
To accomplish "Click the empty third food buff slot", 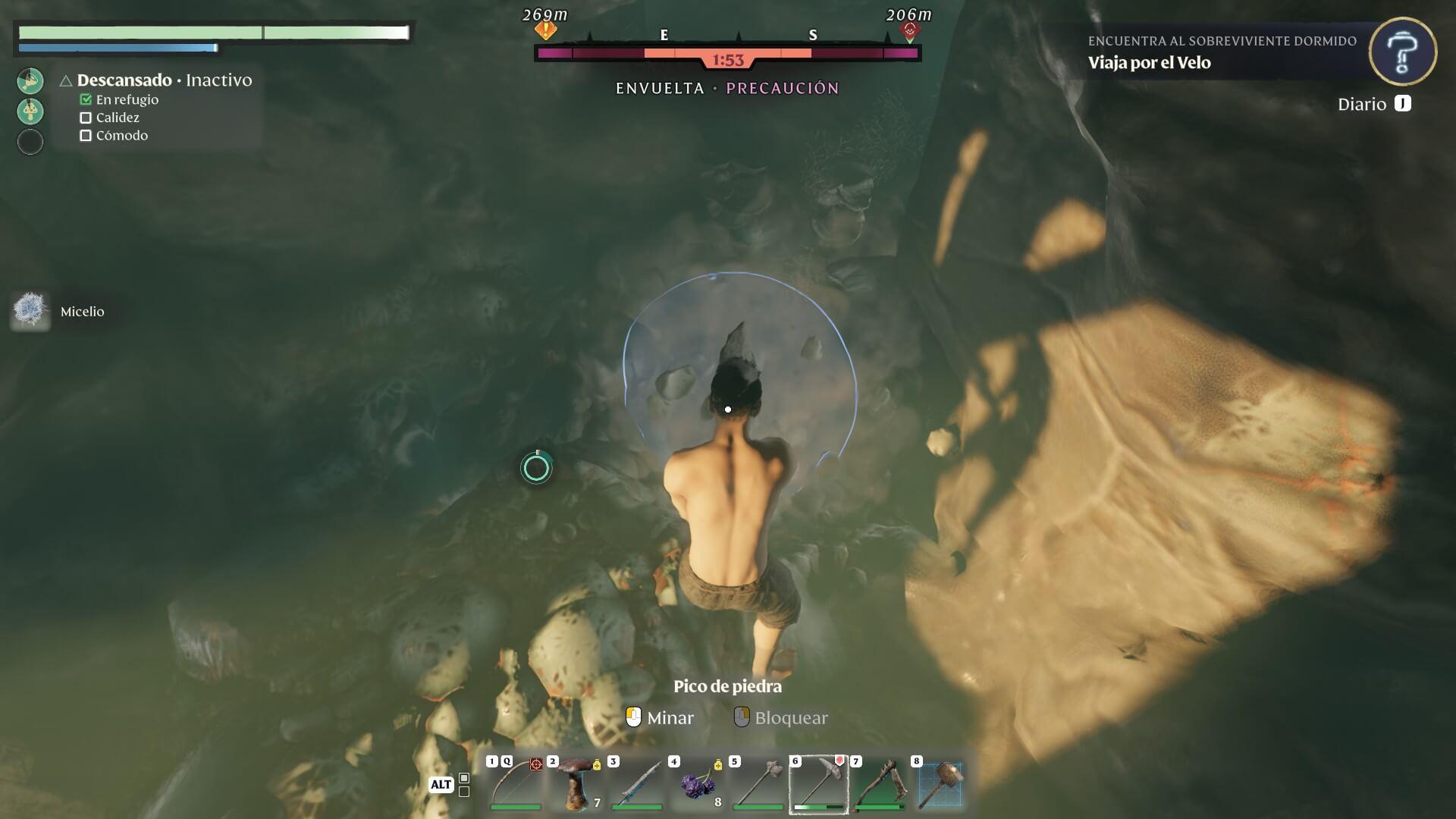I will point(30,142).
